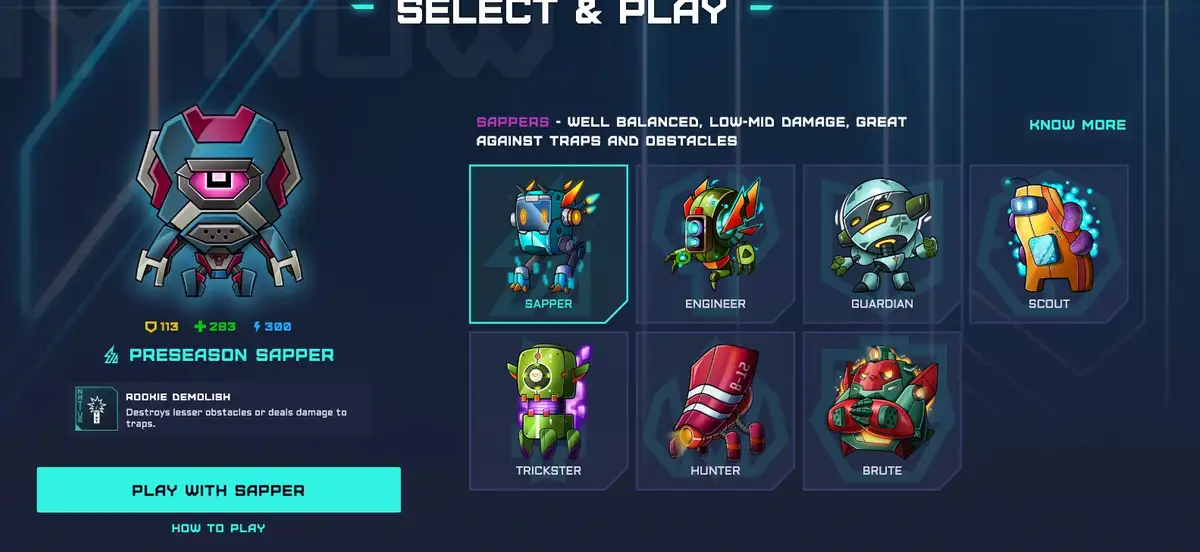
Task: Click the Rookie Demolish ability card
Action: (220, 408)
